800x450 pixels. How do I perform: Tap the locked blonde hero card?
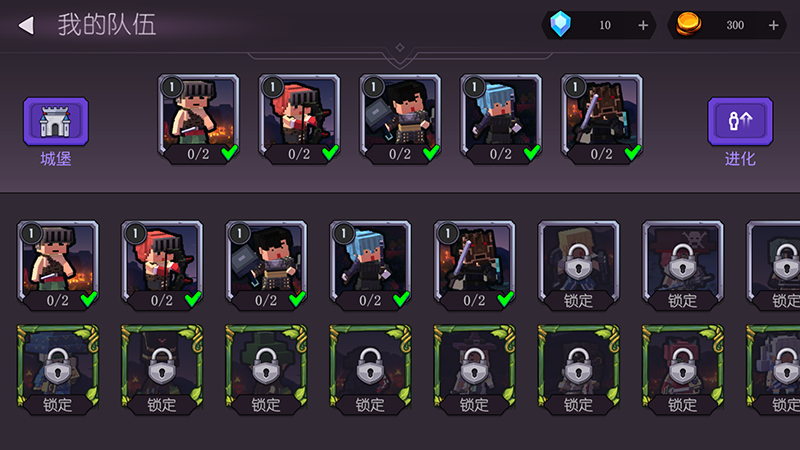578,264
